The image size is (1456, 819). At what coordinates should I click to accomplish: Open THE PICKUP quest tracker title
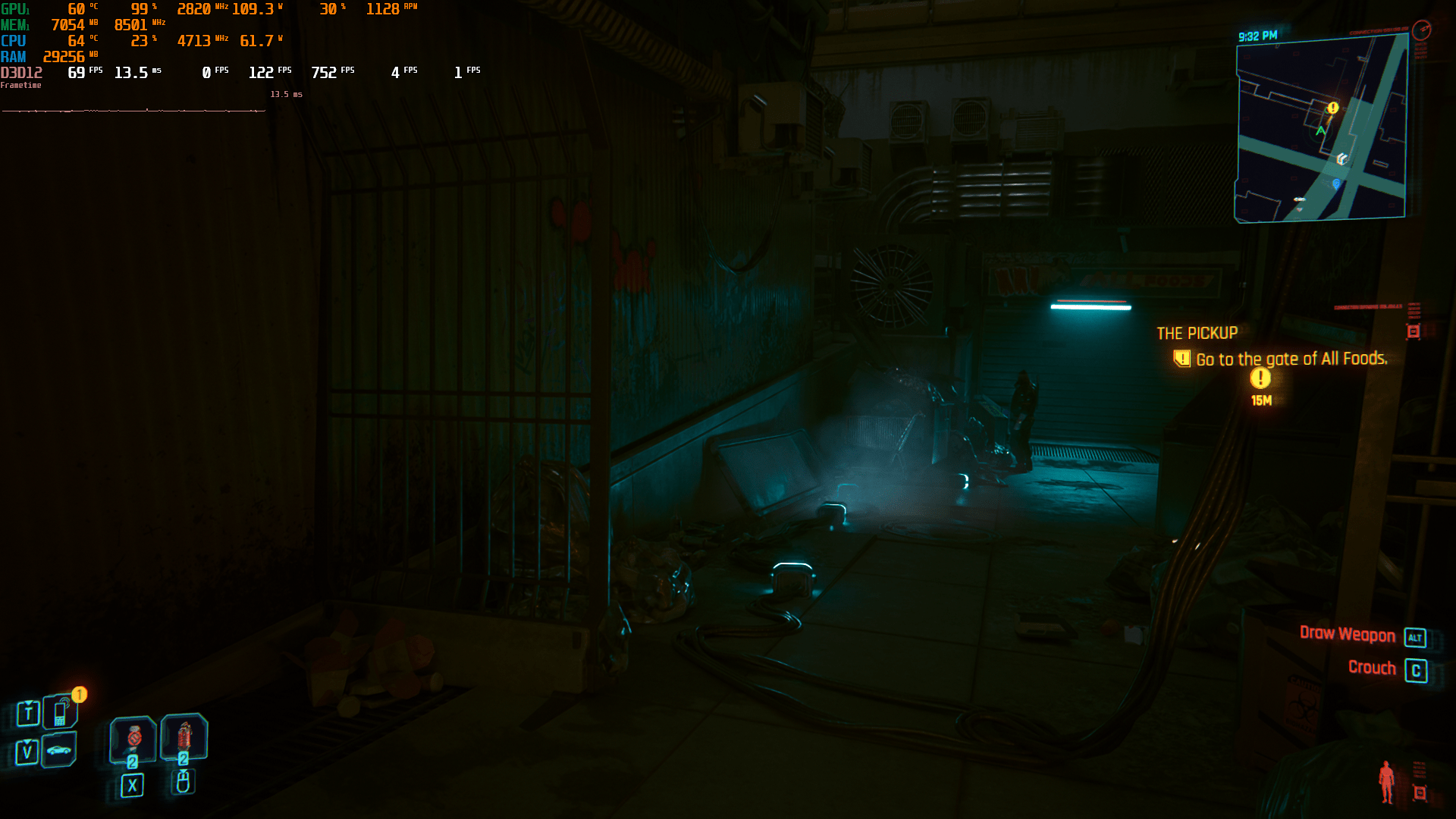pos(1197,333)
